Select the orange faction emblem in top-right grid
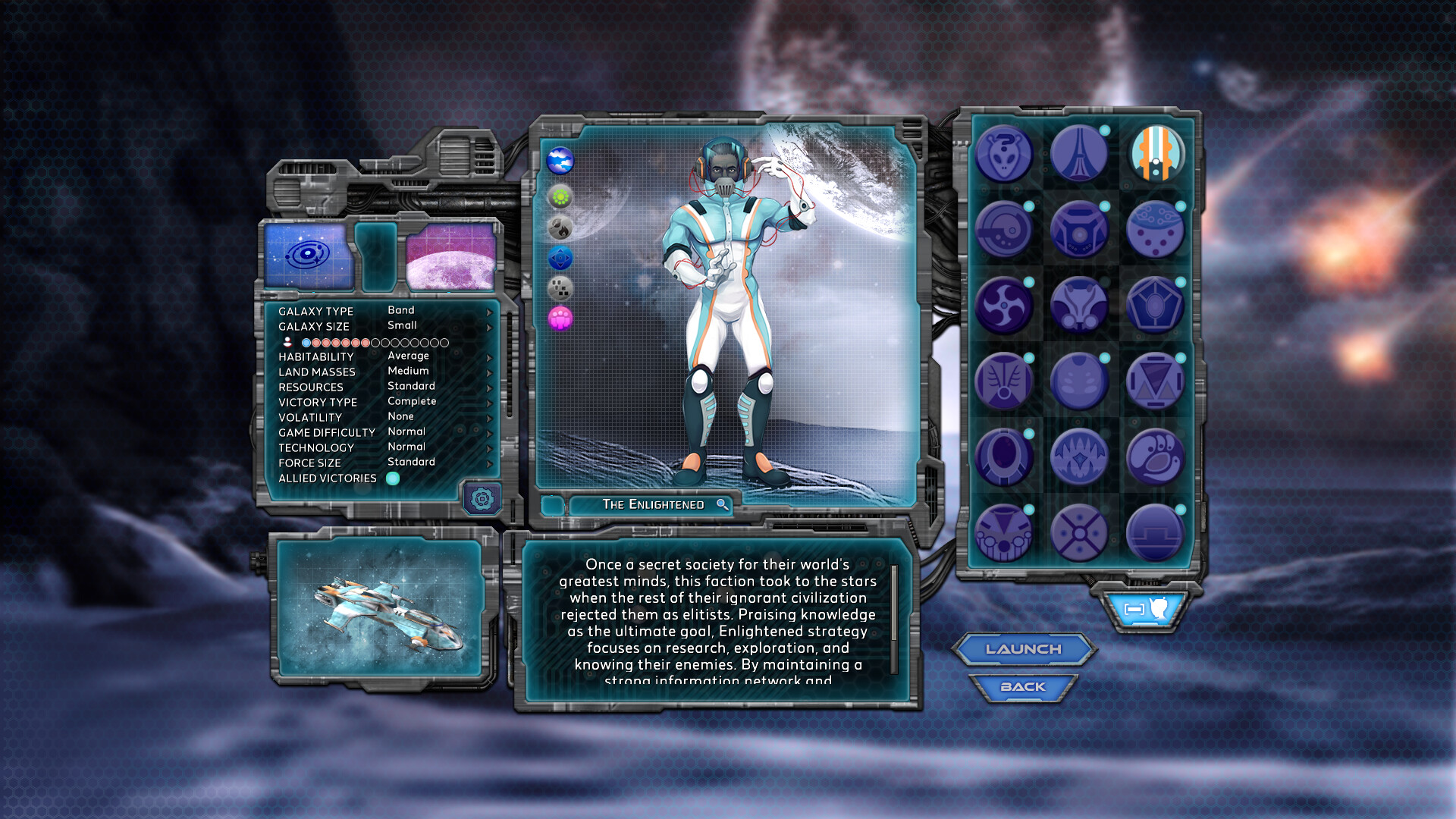The height and width of the screenshot is (819, 1456). coord(1155,154)
